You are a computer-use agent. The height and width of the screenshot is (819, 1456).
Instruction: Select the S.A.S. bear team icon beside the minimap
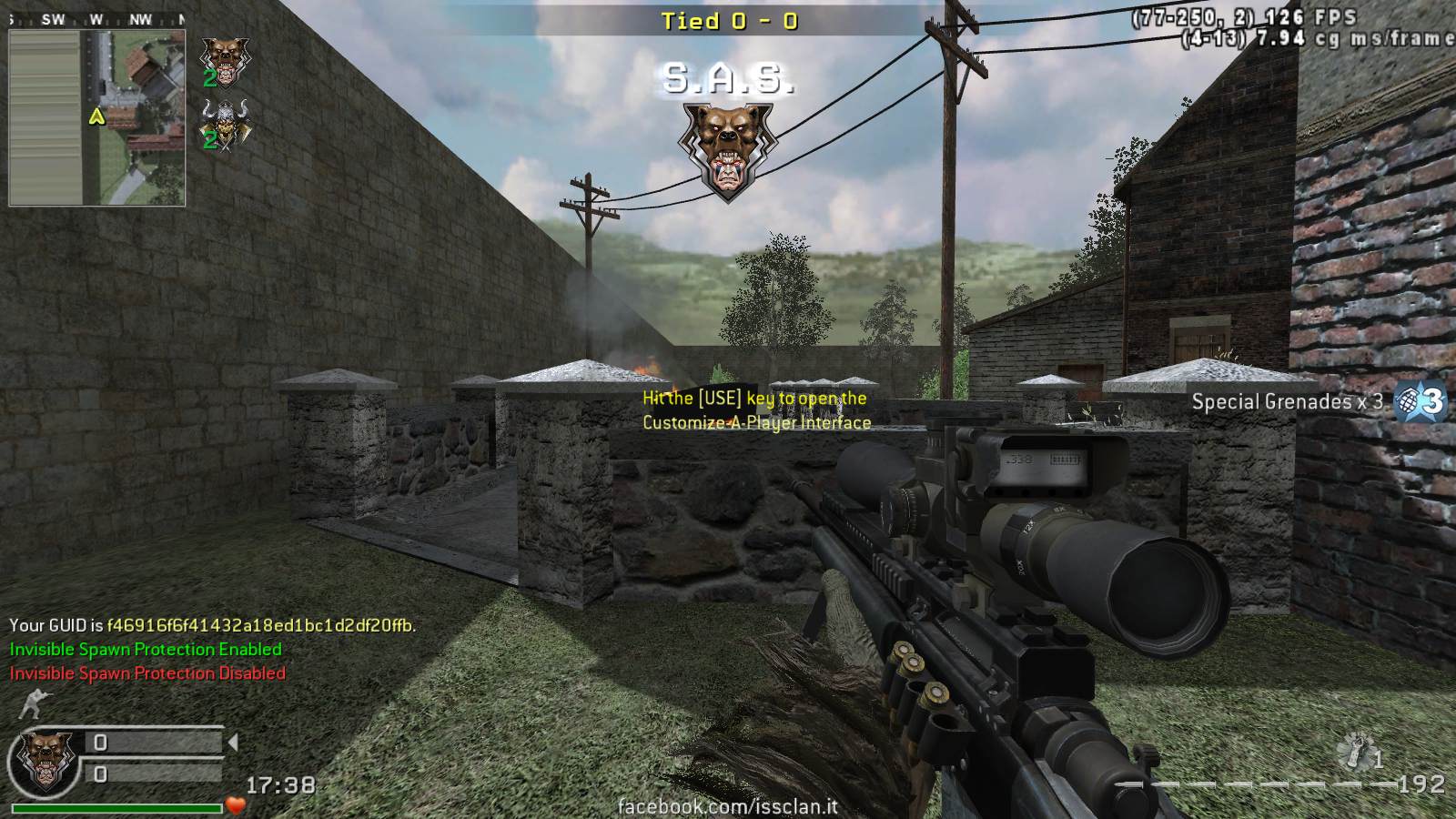click(224, 58)
